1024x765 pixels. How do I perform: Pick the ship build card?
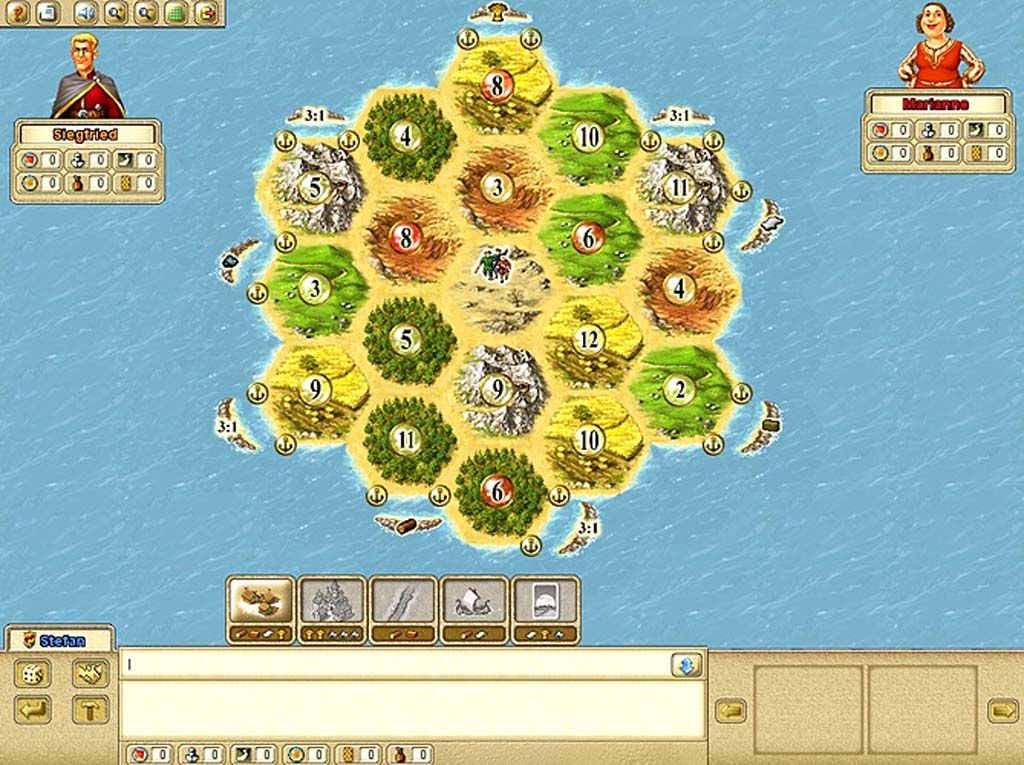coord(474,603)
